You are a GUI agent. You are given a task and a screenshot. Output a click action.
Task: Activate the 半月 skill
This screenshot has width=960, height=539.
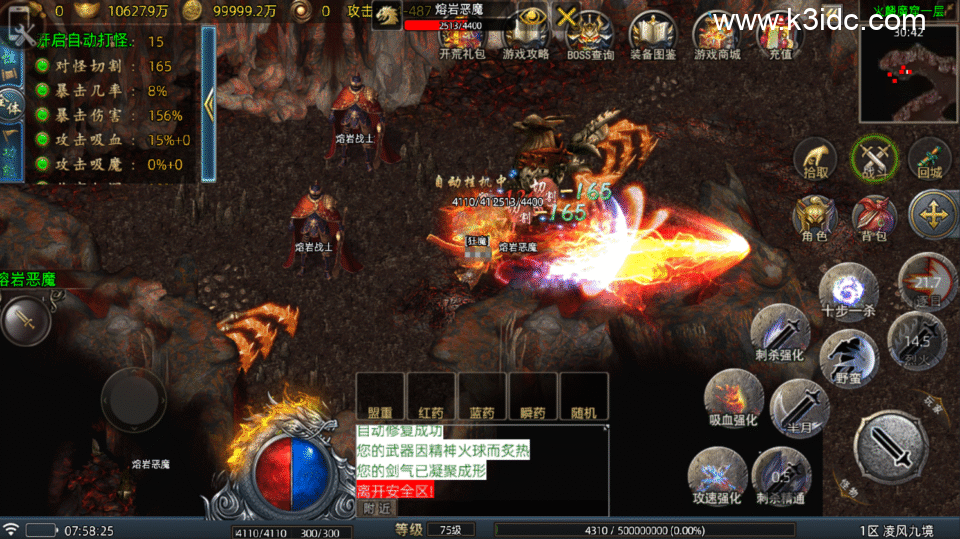coord(798,404)
